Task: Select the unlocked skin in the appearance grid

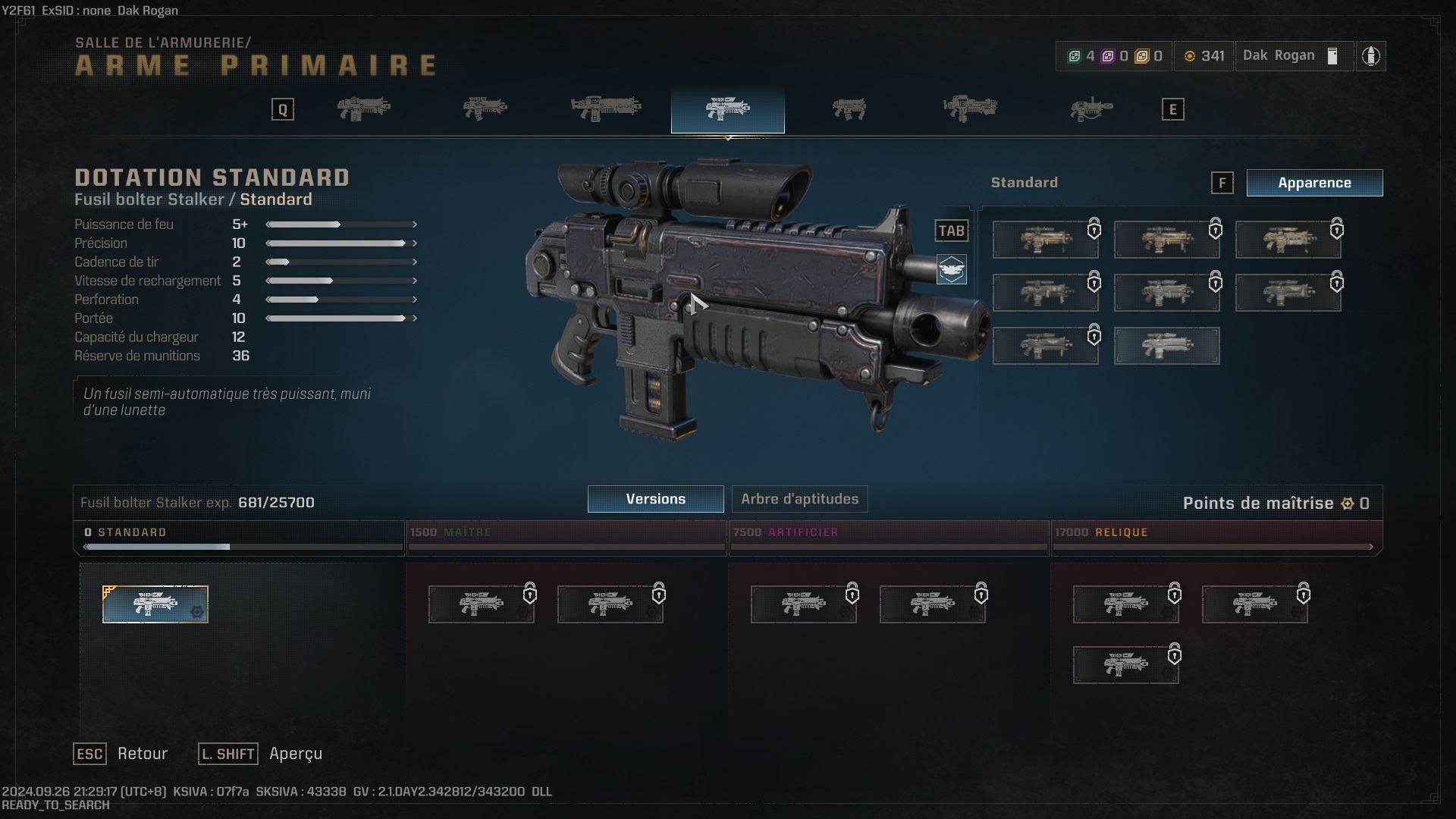Action: click(1166, 346)
